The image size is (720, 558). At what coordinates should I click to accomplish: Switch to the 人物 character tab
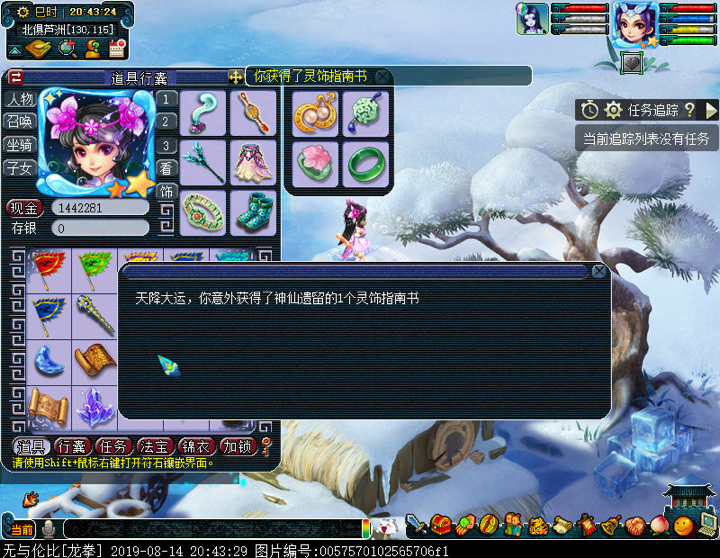pyautogui.click(x=20, y=99)
